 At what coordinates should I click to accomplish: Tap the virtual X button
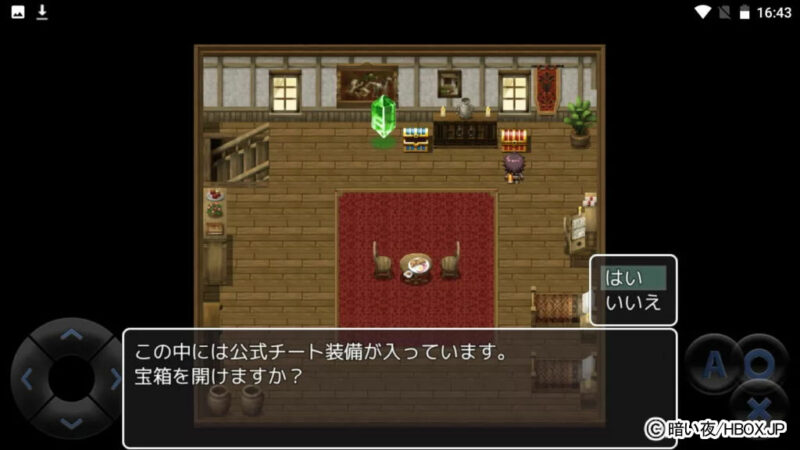[759, 406]
